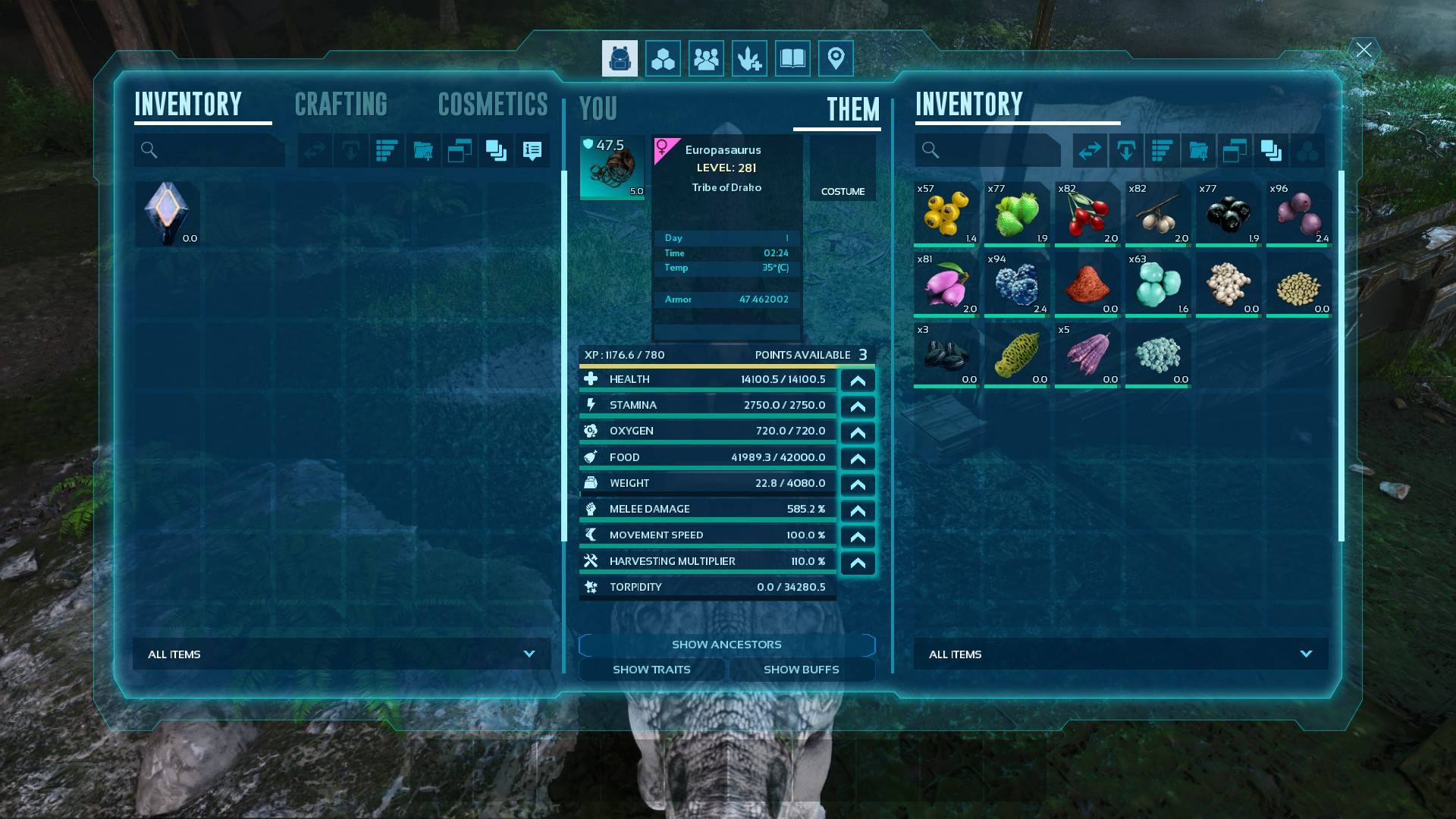
Task: Select the yellow Amarberry stack
Action: (946, 215)
